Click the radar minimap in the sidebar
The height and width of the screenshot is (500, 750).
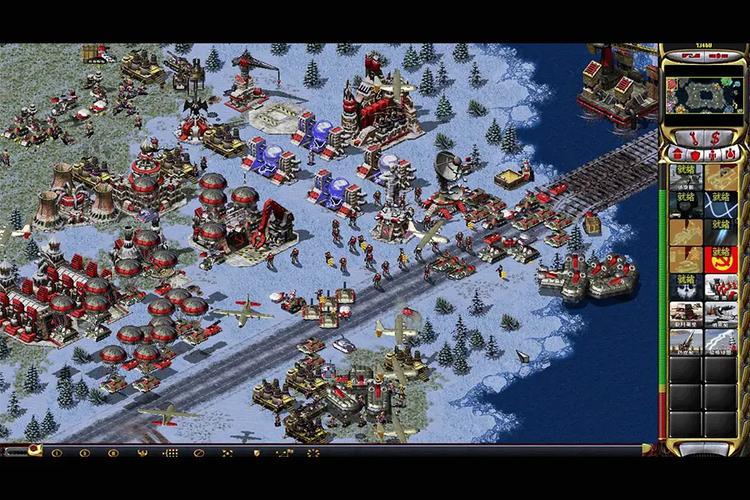tap(704, 96)
